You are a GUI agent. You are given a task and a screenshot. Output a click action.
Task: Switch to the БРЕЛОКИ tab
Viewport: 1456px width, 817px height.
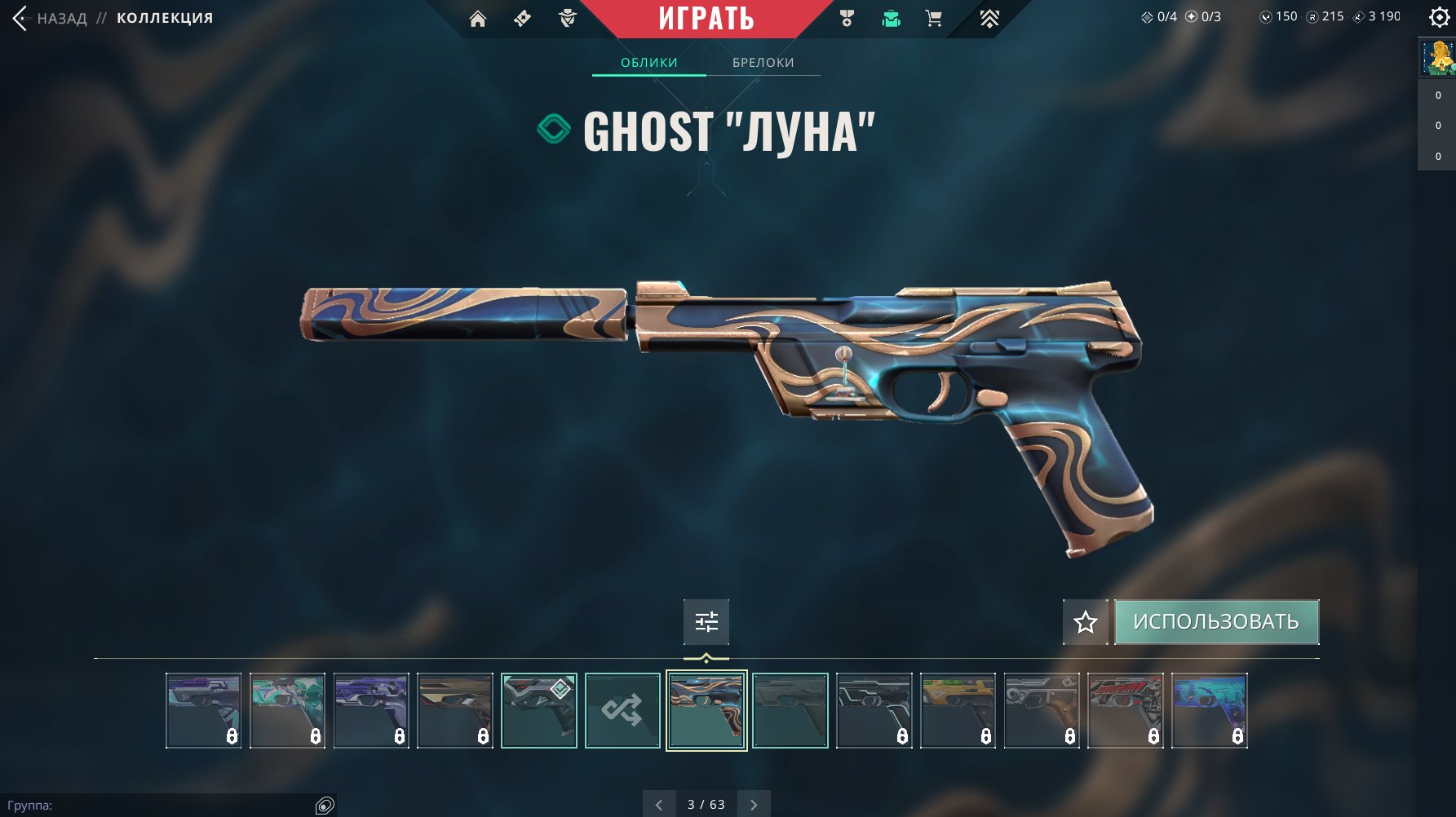[763, 63]
